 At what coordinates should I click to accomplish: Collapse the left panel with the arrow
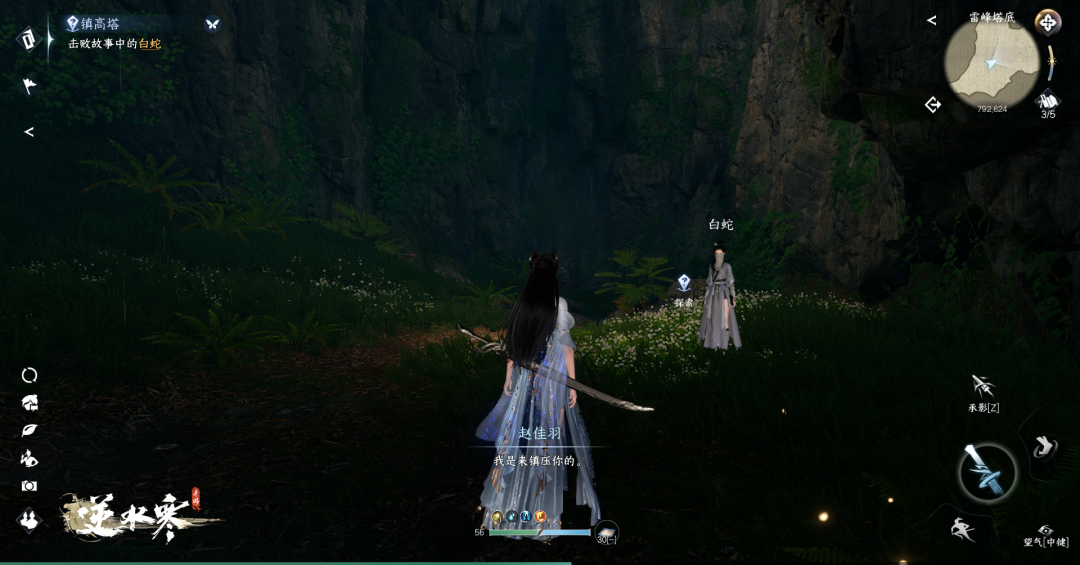click(x=29, y=132)
